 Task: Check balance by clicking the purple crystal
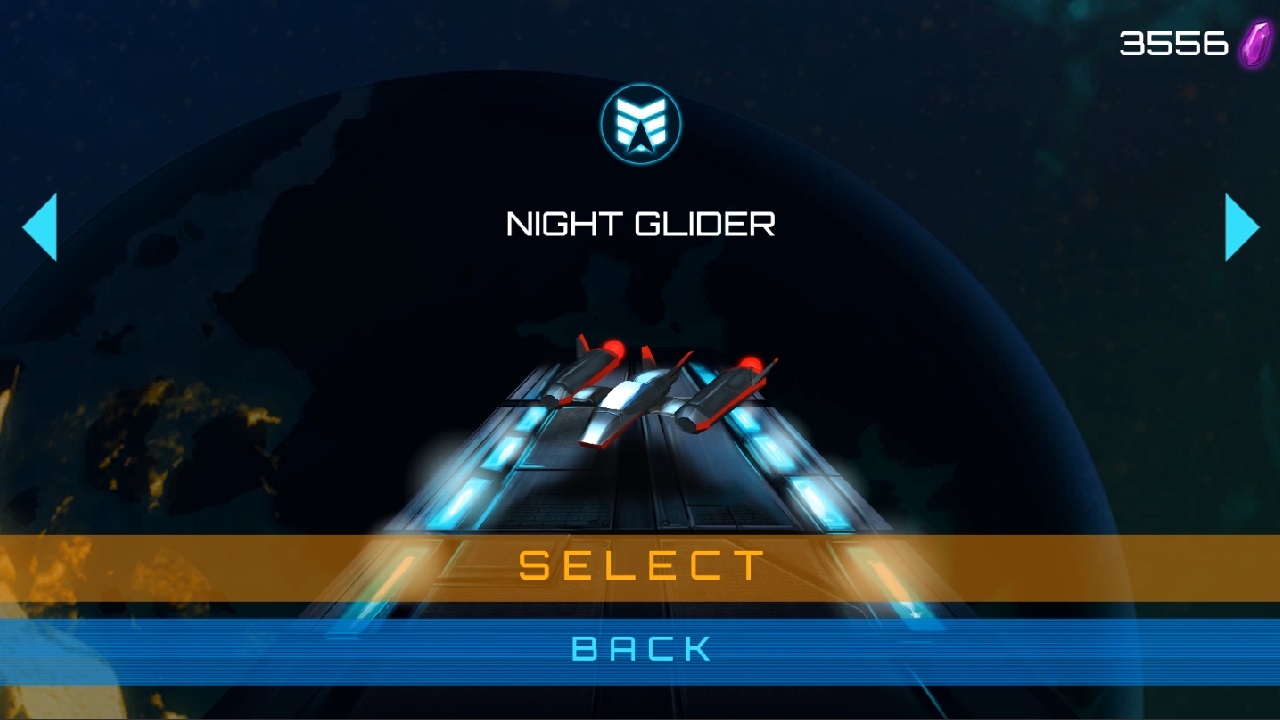[x=1253, y=43]
